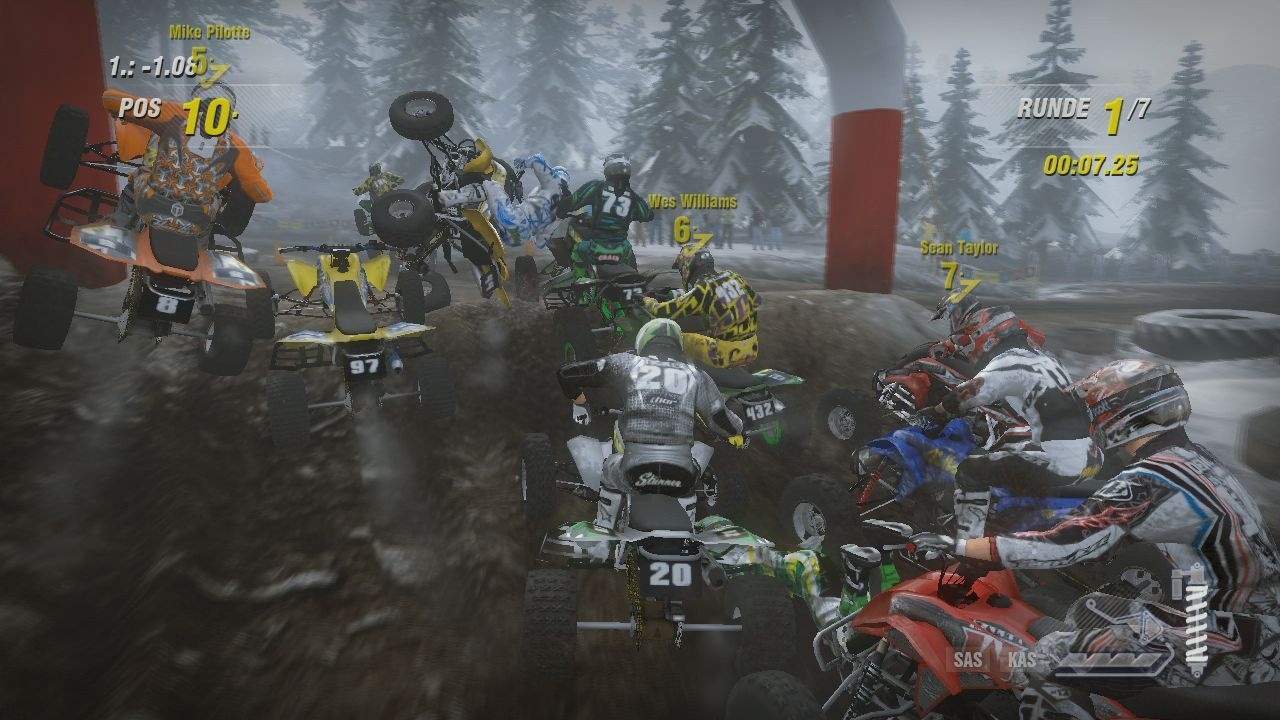Click the SAS indicator label
The image size is (1280, 720).
click(967, 659)
